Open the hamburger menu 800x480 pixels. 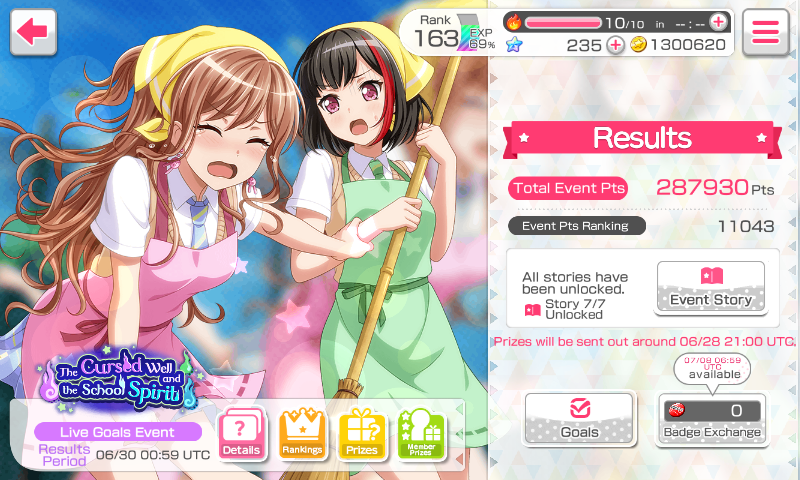[x=766, y=32]
